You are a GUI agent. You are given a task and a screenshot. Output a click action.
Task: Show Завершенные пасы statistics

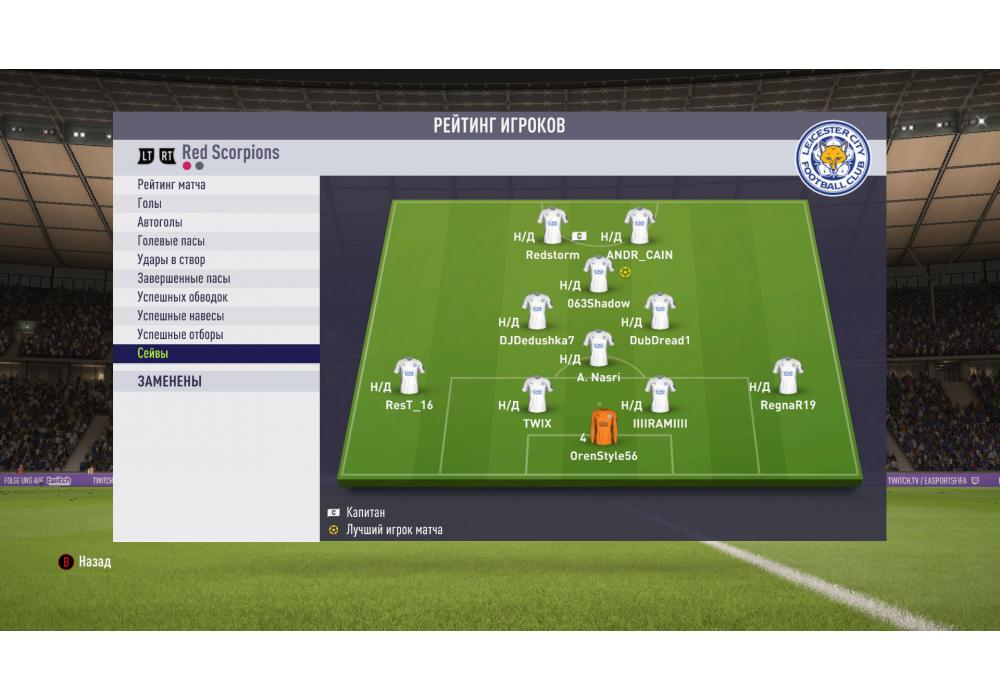coord(216,279)
